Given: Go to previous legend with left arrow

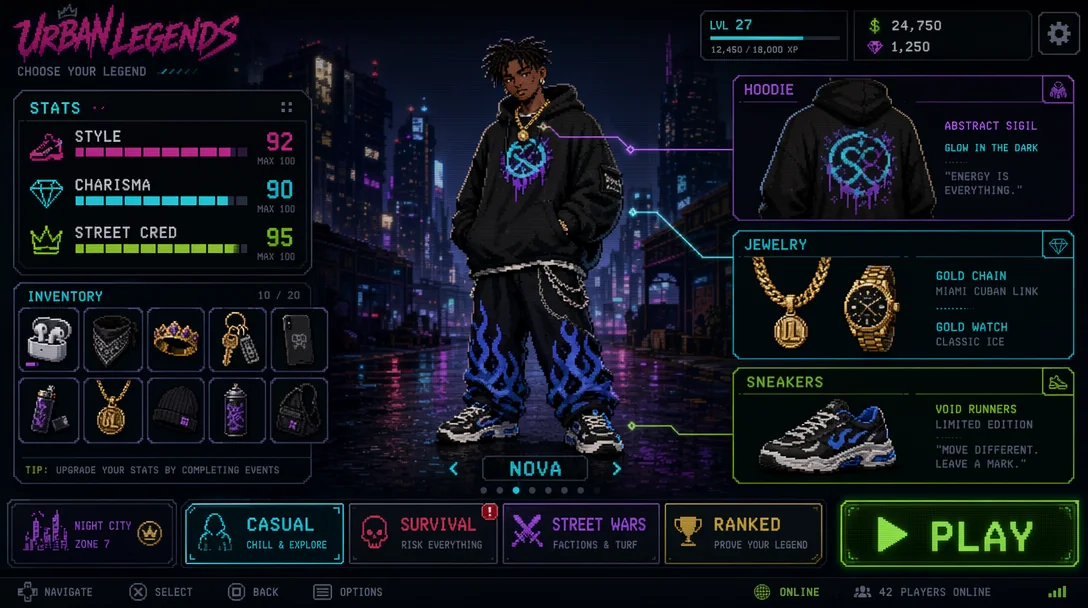Looking at the screenshot, I should [454, 468].
